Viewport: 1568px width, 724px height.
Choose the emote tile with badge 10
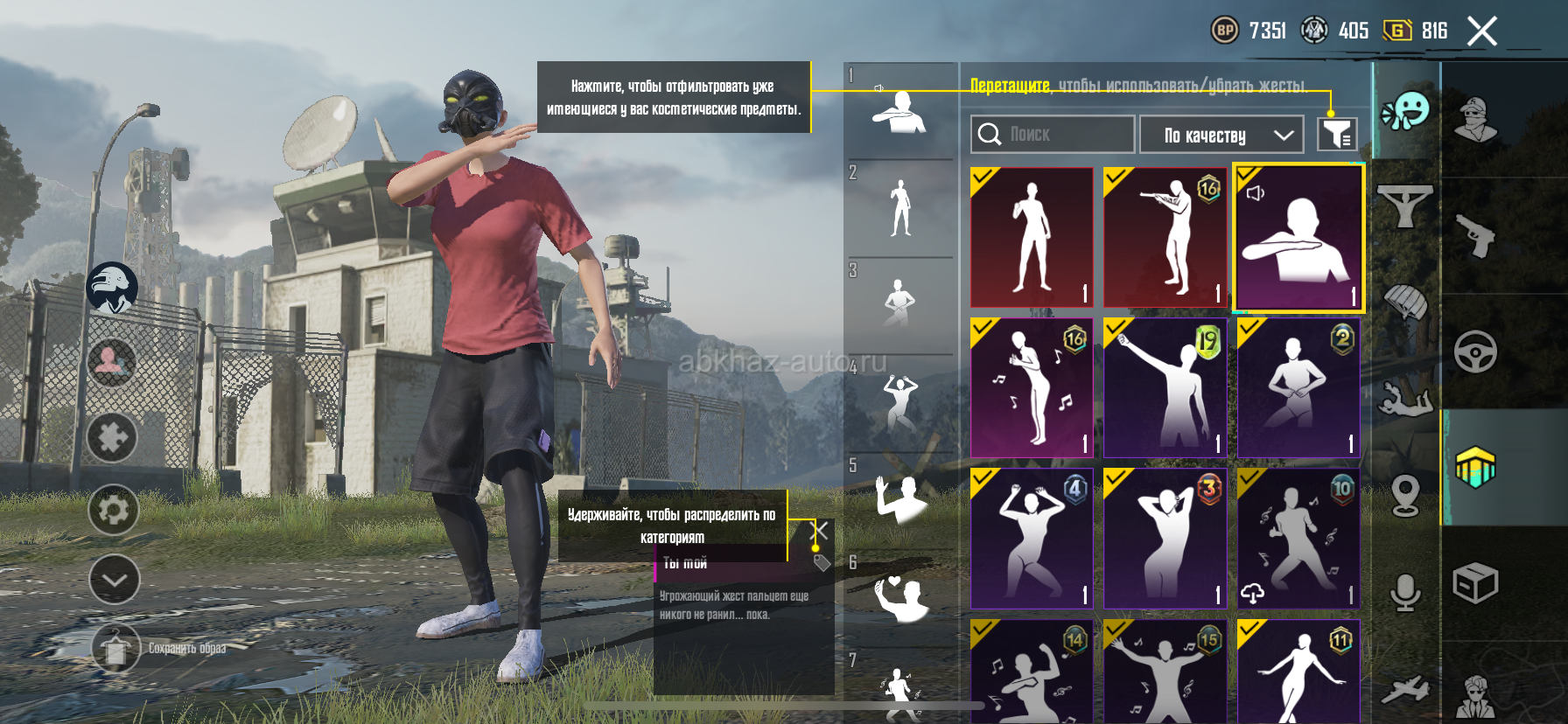pyautogui.click(x=1298, y=538)
